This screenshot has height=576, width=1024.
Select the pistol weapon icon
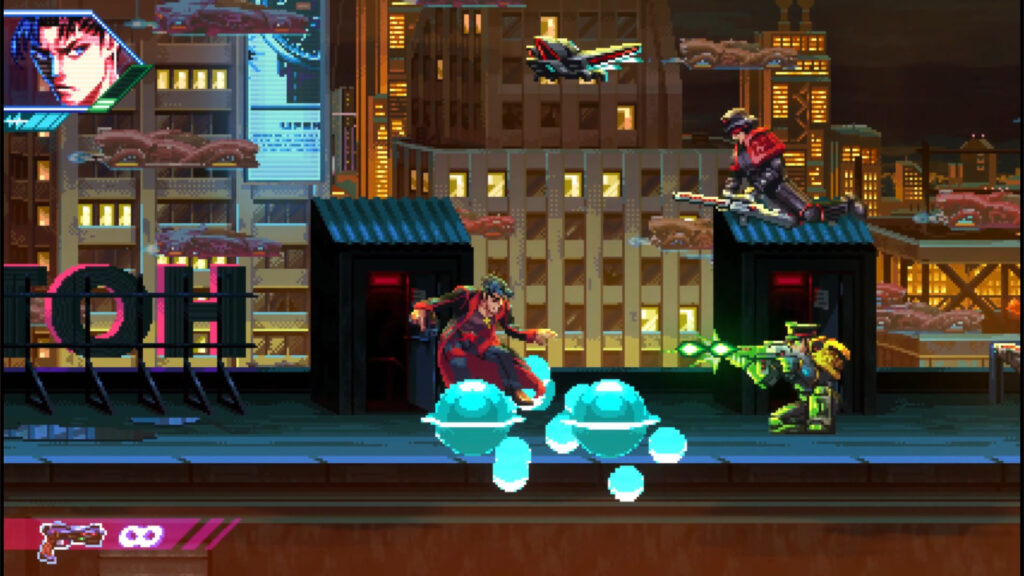click(x=72, y=539)
